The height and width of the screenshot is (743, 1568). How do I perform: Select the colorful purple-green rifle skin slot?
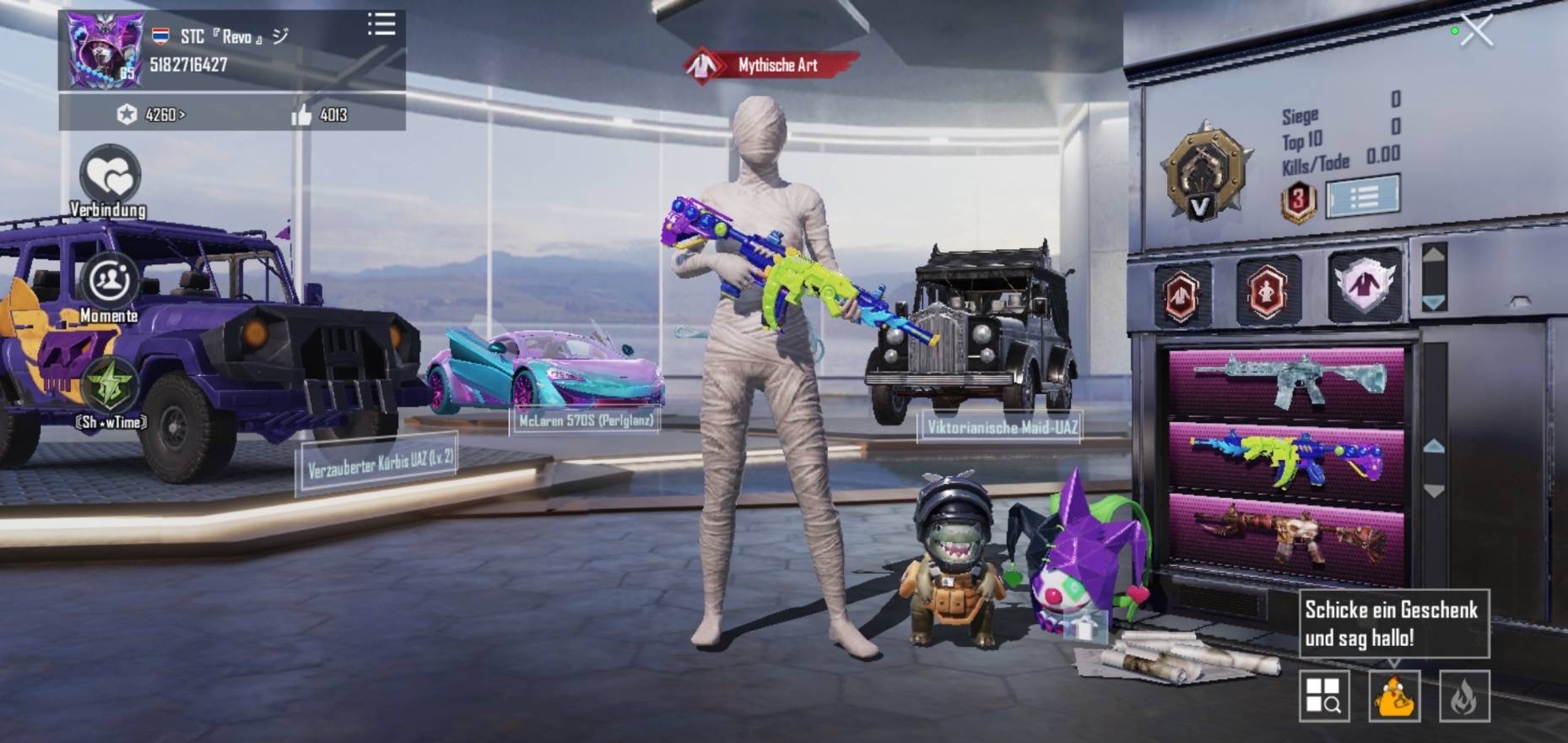tap(1286, 460)
